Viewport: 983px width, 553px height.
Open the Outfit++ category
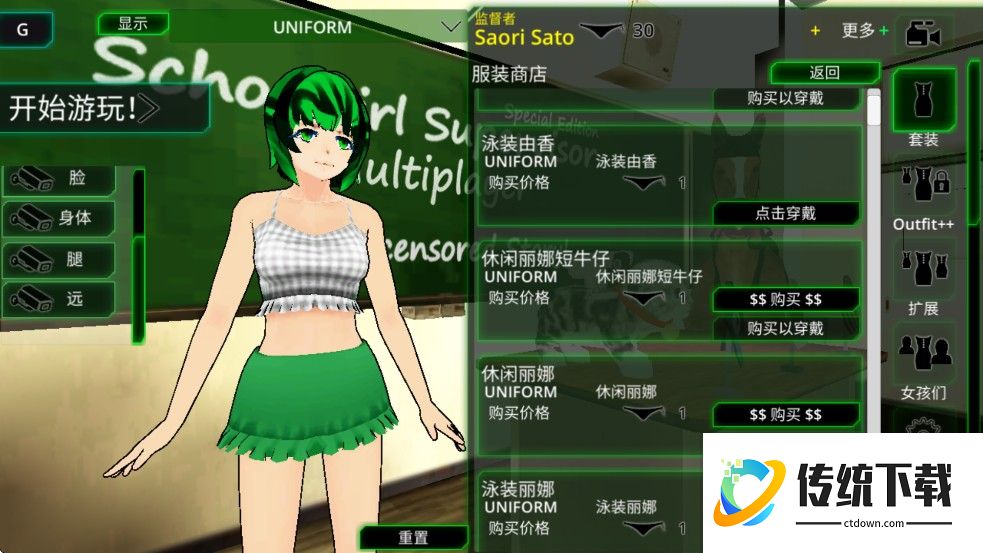(923, 195)
